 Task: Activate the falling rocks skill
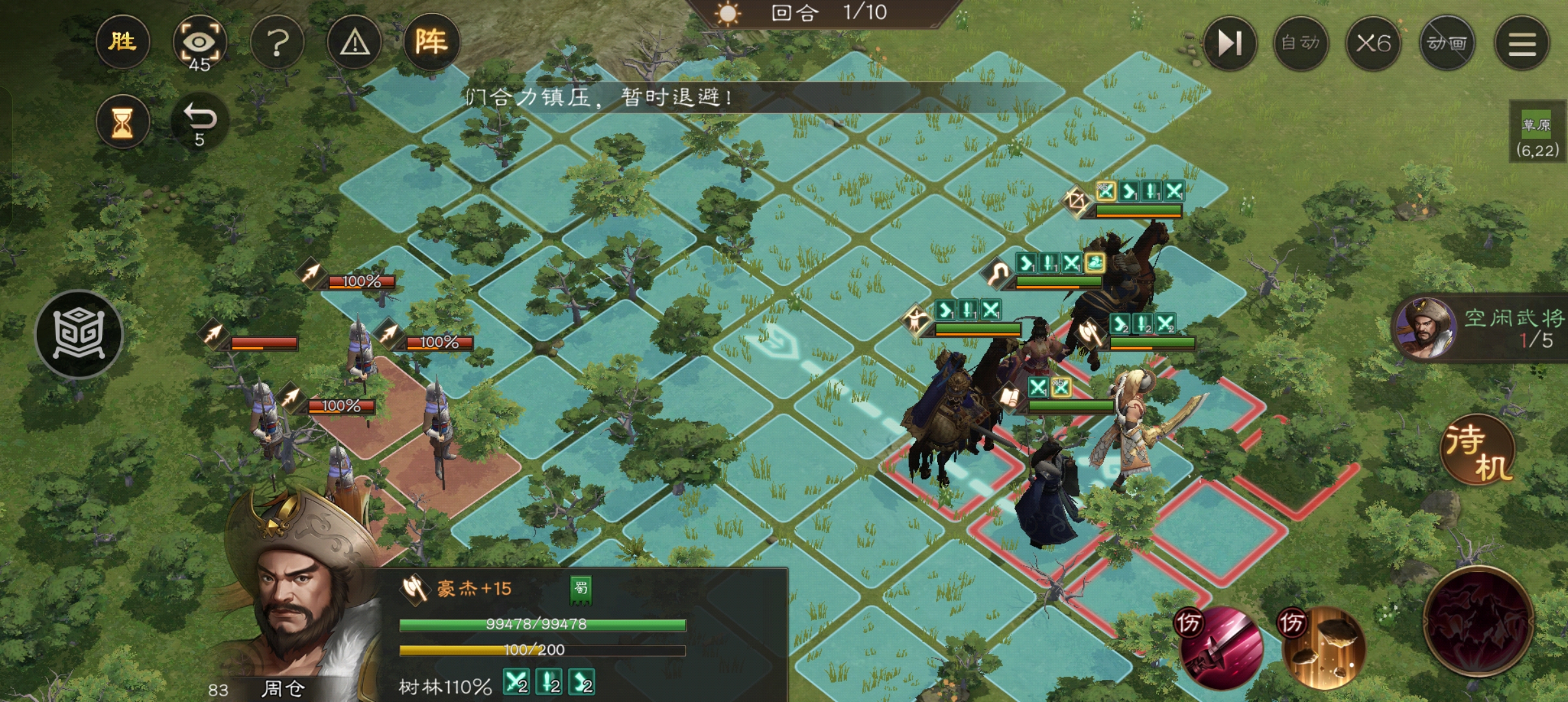[1323, 648]
